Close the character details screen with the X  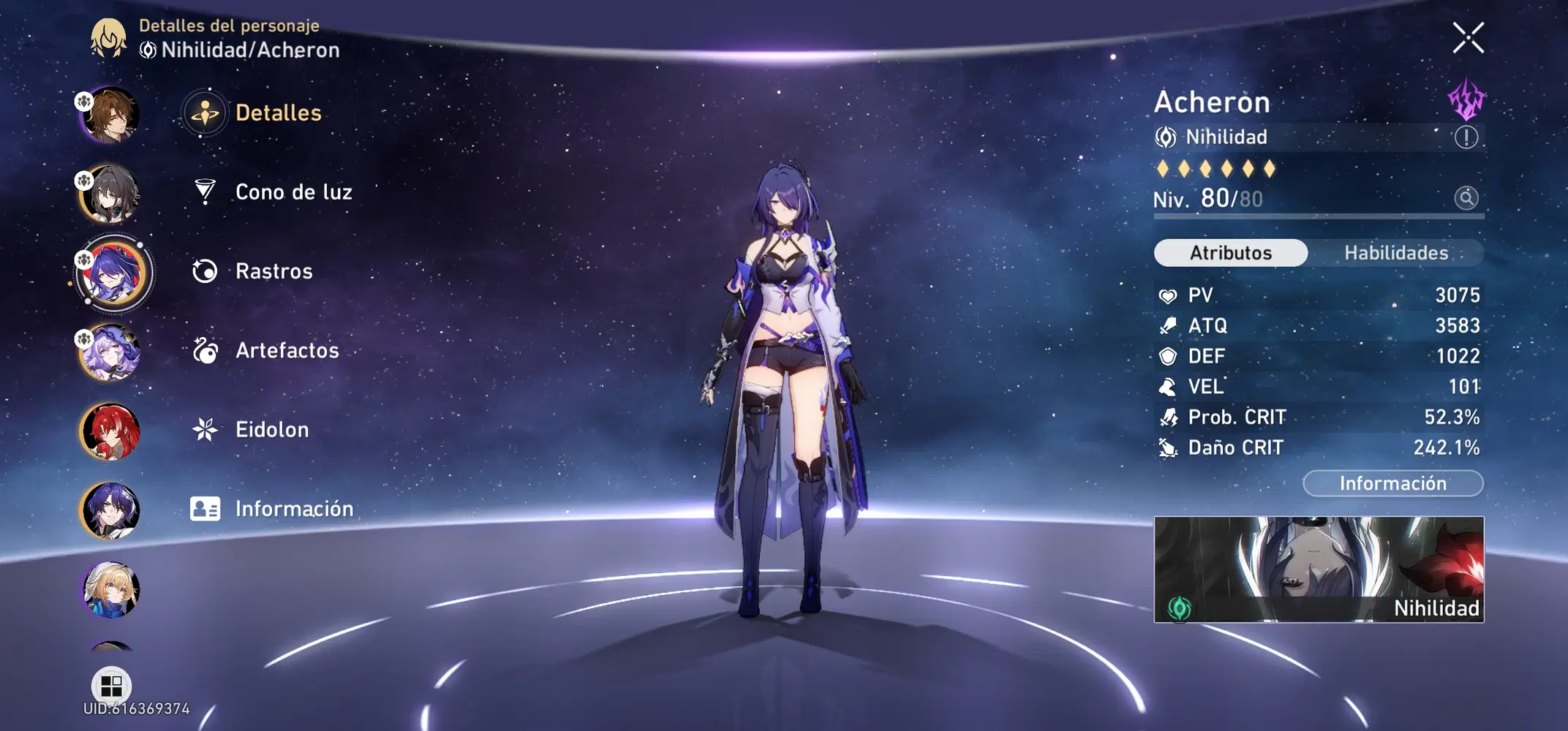pos(1469,38)
